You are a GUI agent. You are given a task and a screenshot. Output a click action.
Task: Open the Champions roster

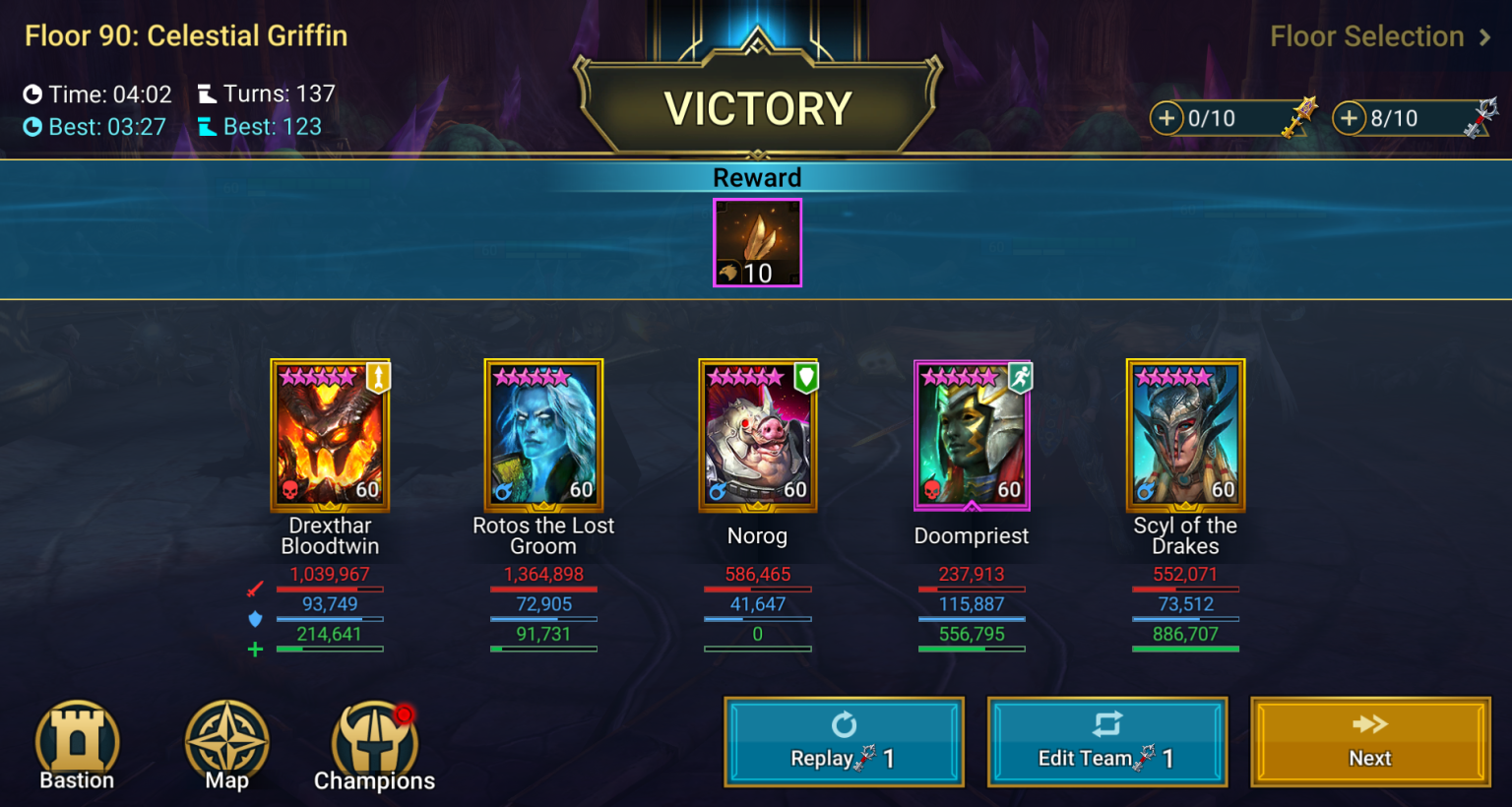[374, 743]
